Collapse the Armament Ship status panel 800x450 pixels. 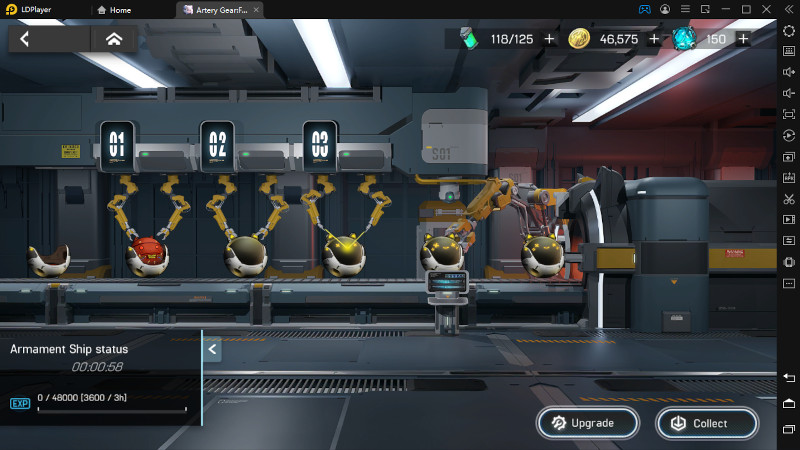[212, 349]
